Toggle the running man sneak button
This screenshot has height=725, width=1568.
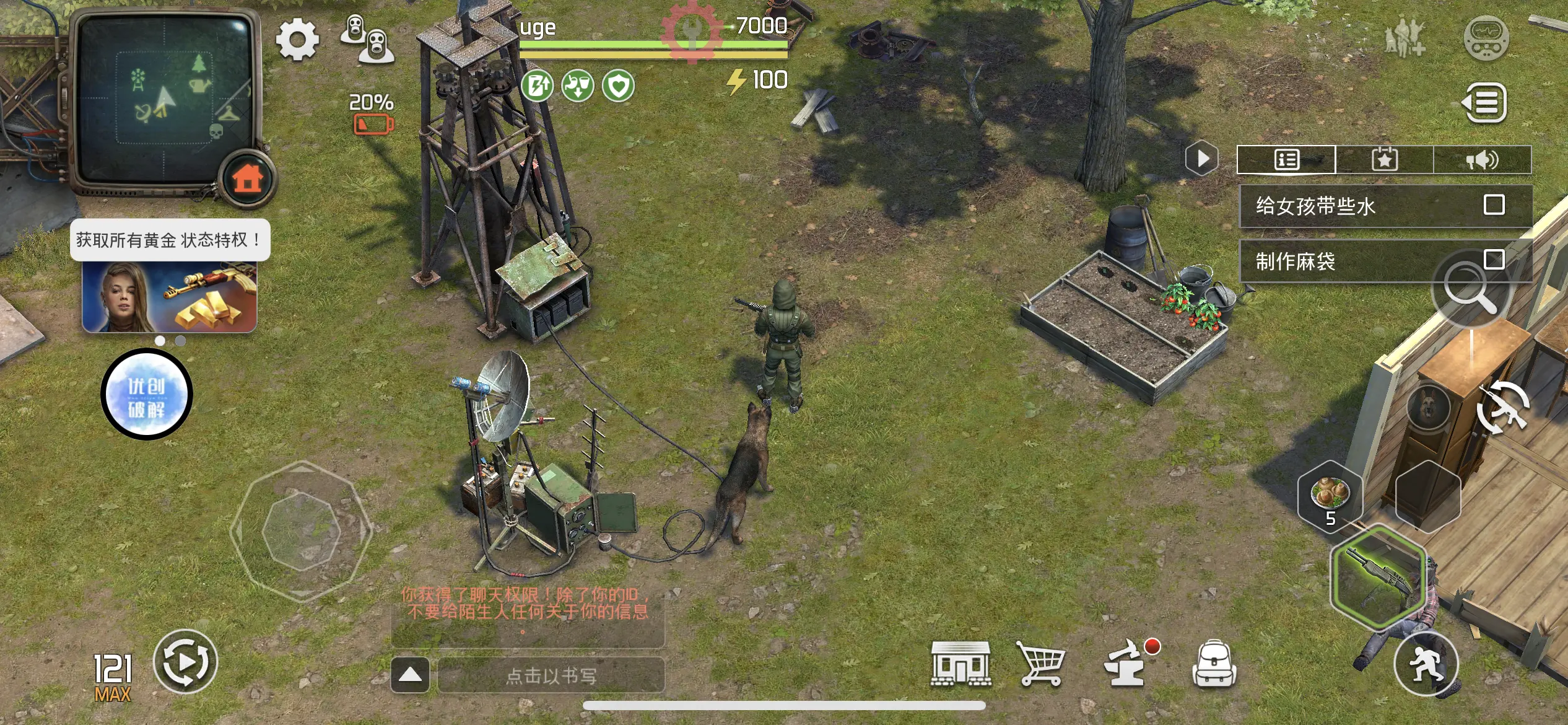[1426, 664]
